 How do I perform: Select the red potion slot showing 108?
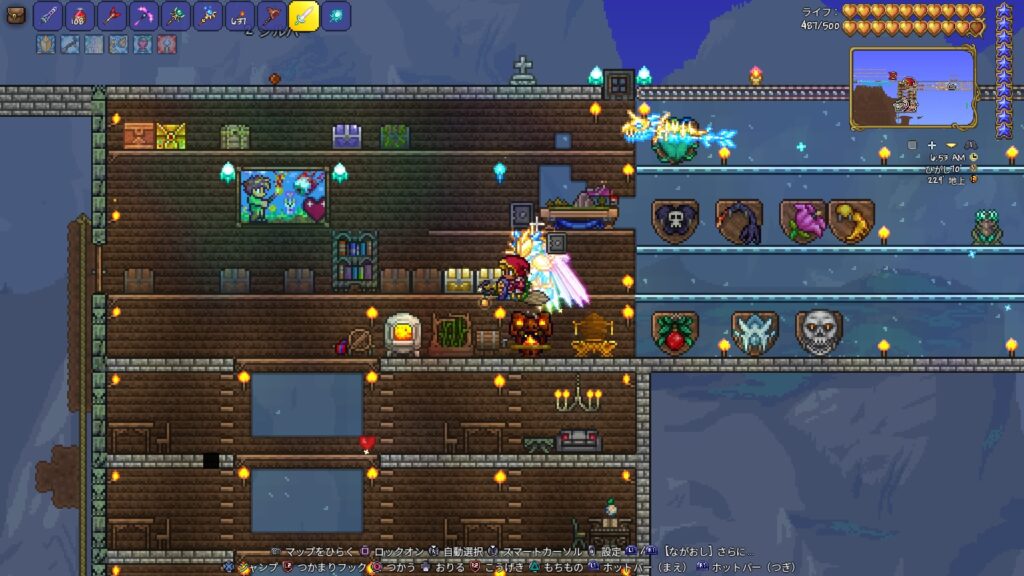point(79,16)
